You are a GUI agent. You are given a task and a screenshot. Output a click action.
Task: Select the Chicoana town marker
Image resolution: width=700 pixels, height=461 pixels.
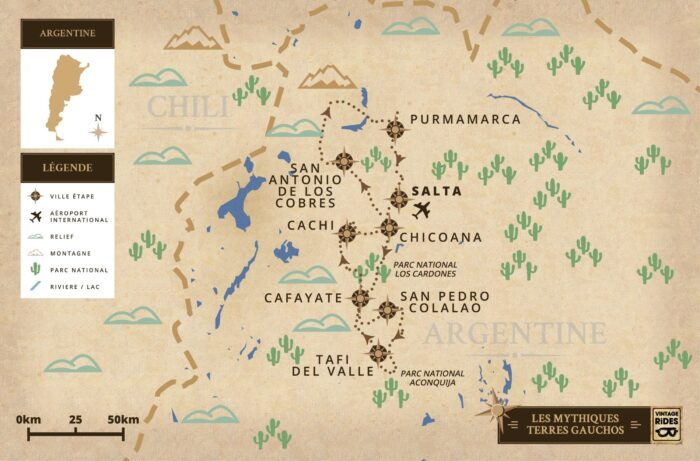pos(389,228)
